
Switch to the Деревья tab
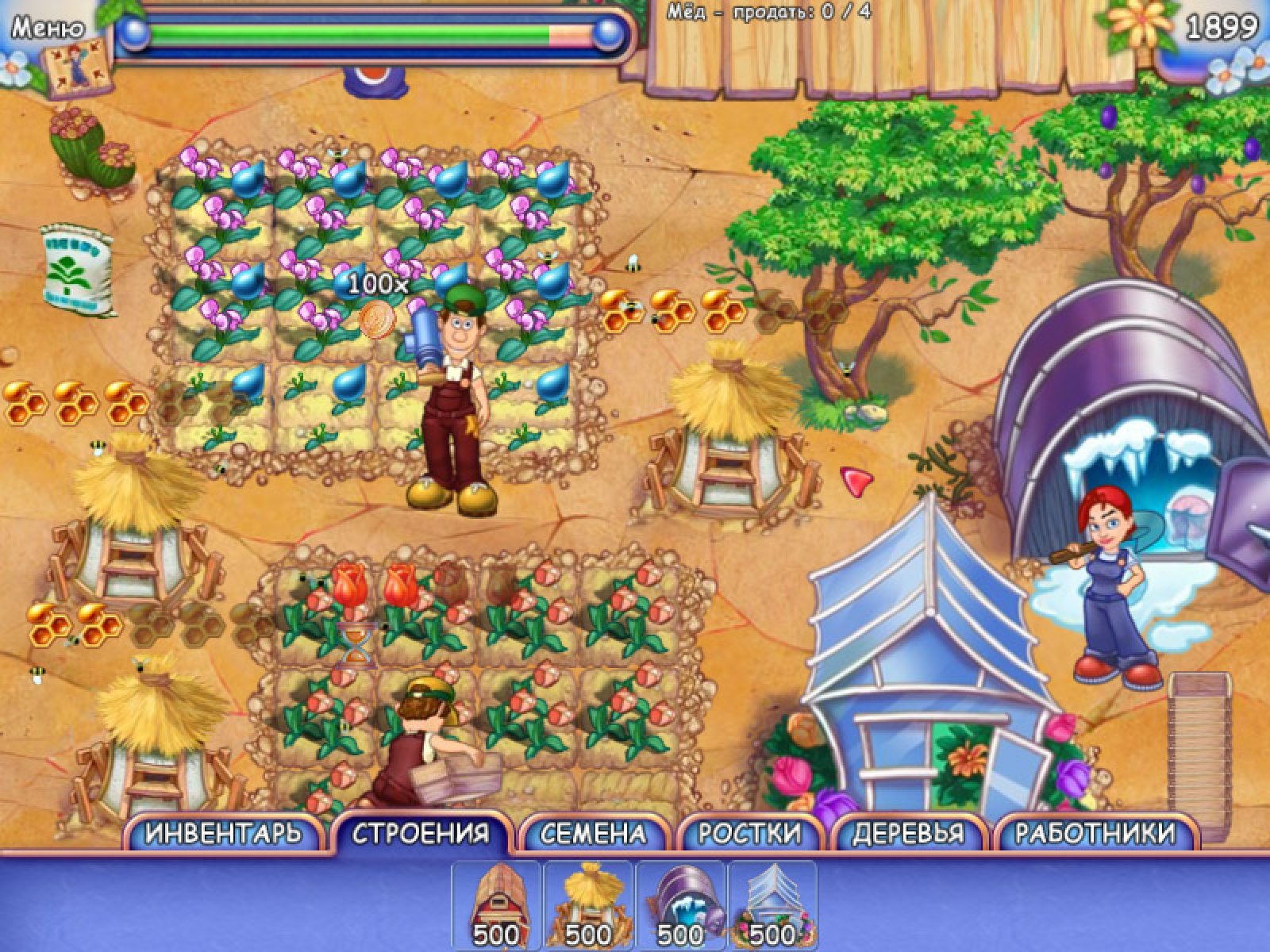coord(908,833)
